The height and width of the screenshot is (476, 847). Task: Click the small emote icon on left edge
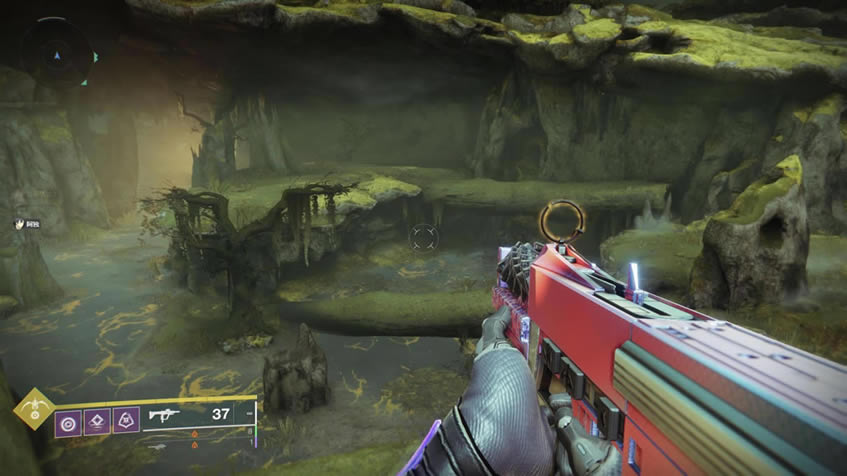pyautogui.click(x=18, y=224)
